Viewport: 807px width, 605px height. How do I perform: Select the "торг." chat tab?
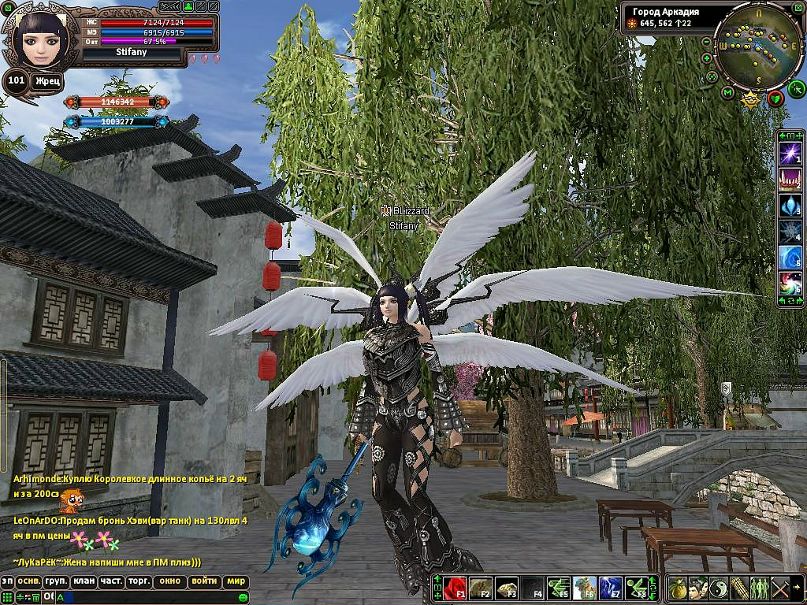[x=141, y=580]
